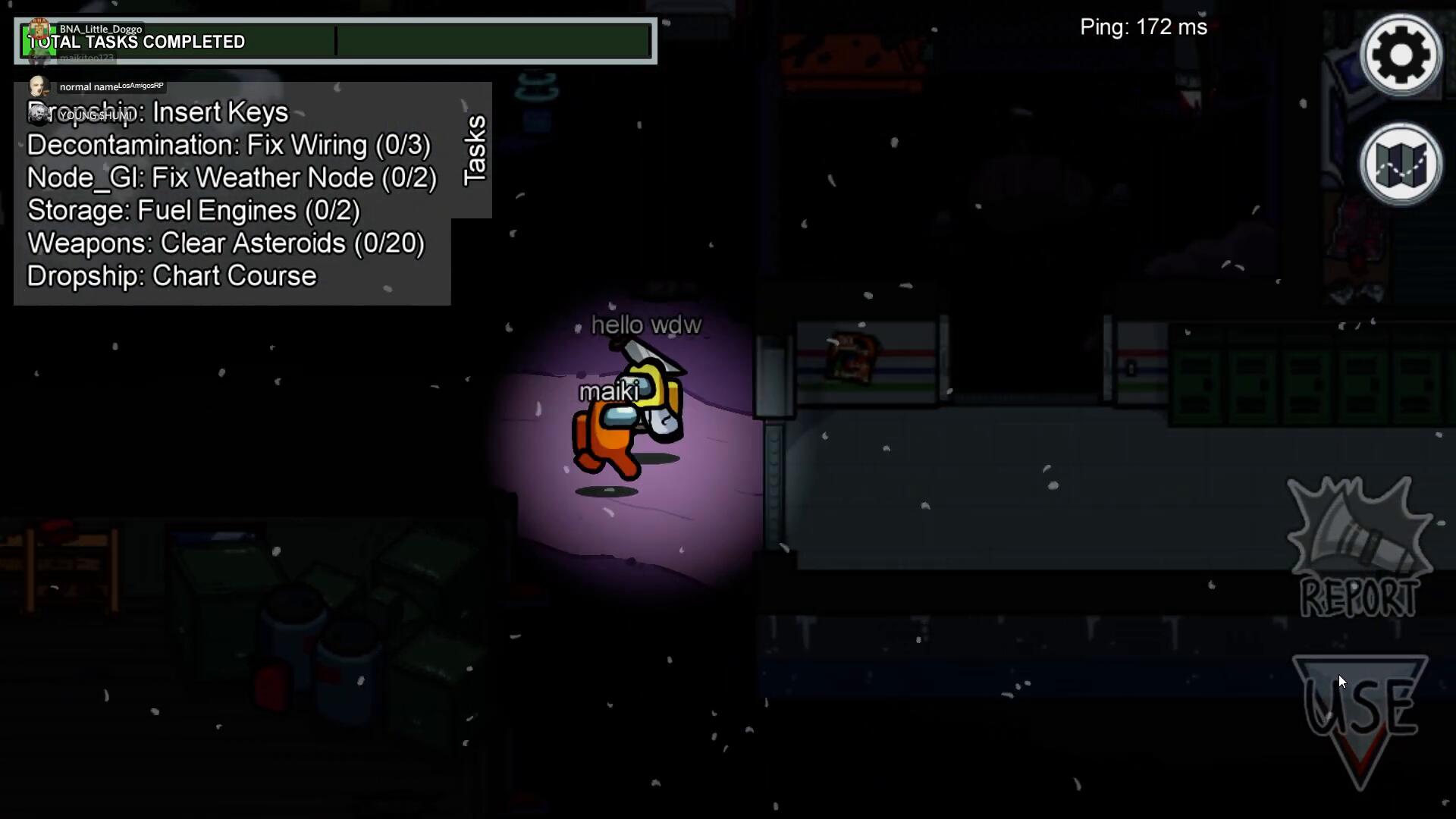Click the Report megaphone button
Image resolution: width=1456 pixels, height=819 pixels.
pos(1359,548)
